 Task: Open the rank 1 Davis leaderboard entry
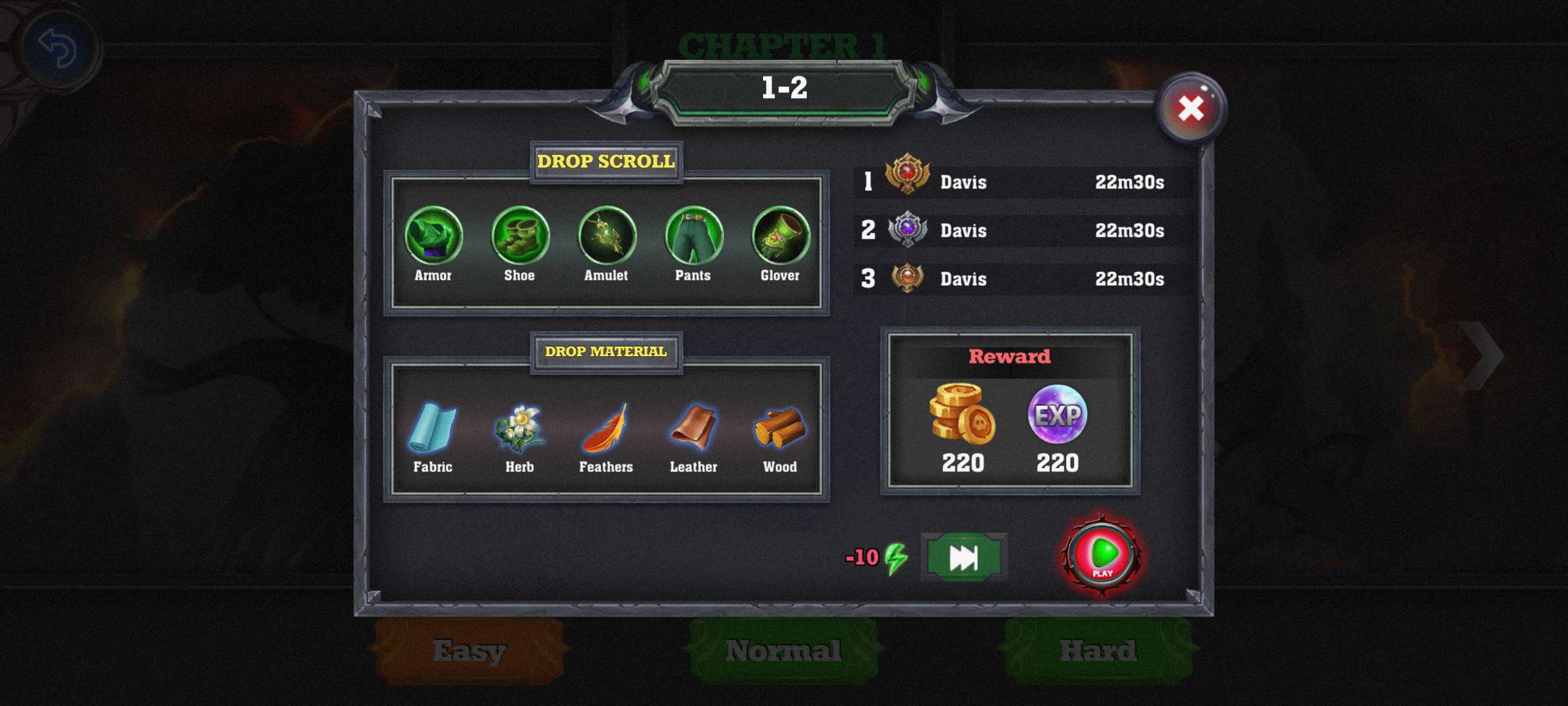point(1022,182)
